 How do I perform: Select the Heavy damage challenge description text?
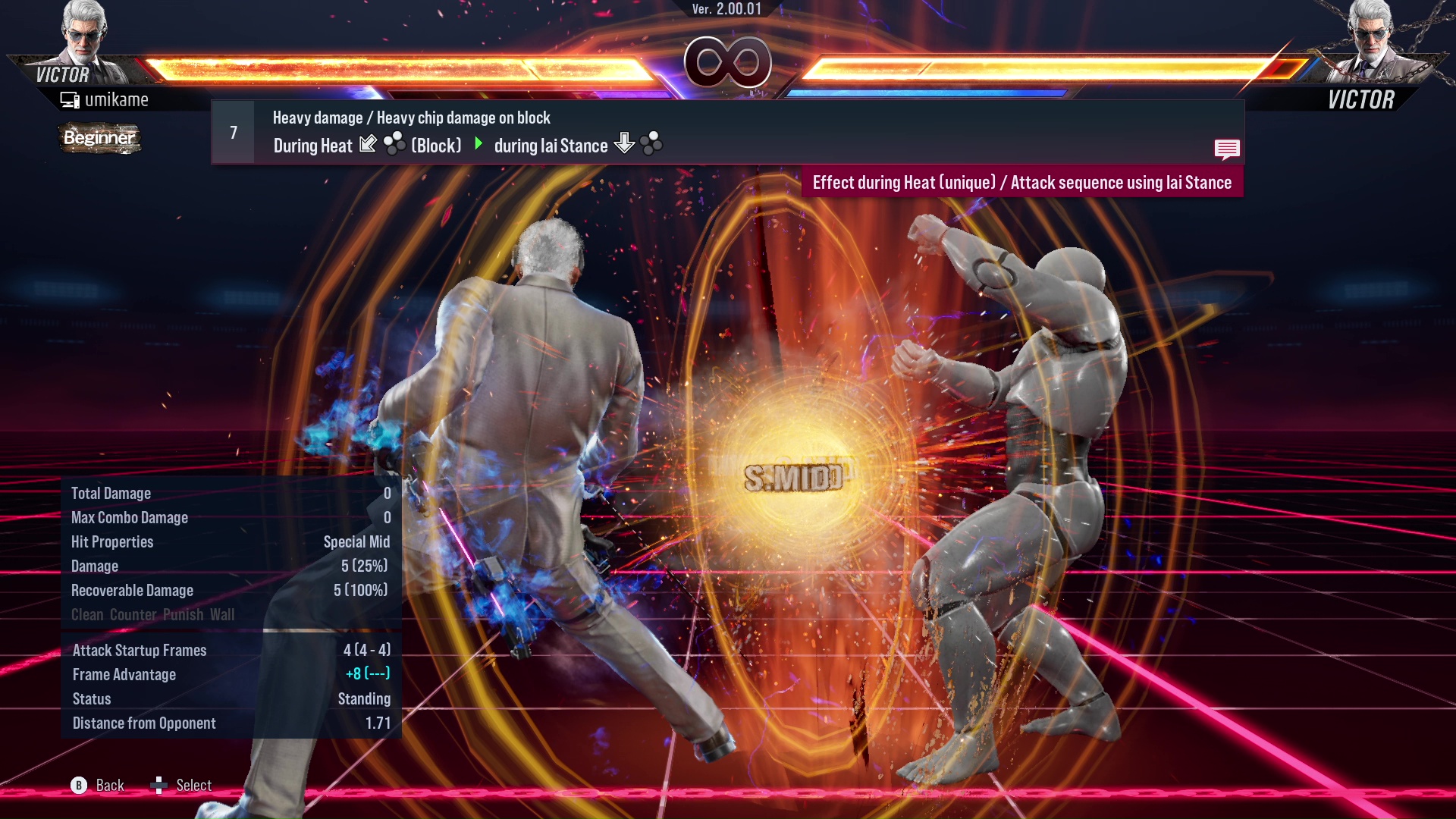(411, 118)
